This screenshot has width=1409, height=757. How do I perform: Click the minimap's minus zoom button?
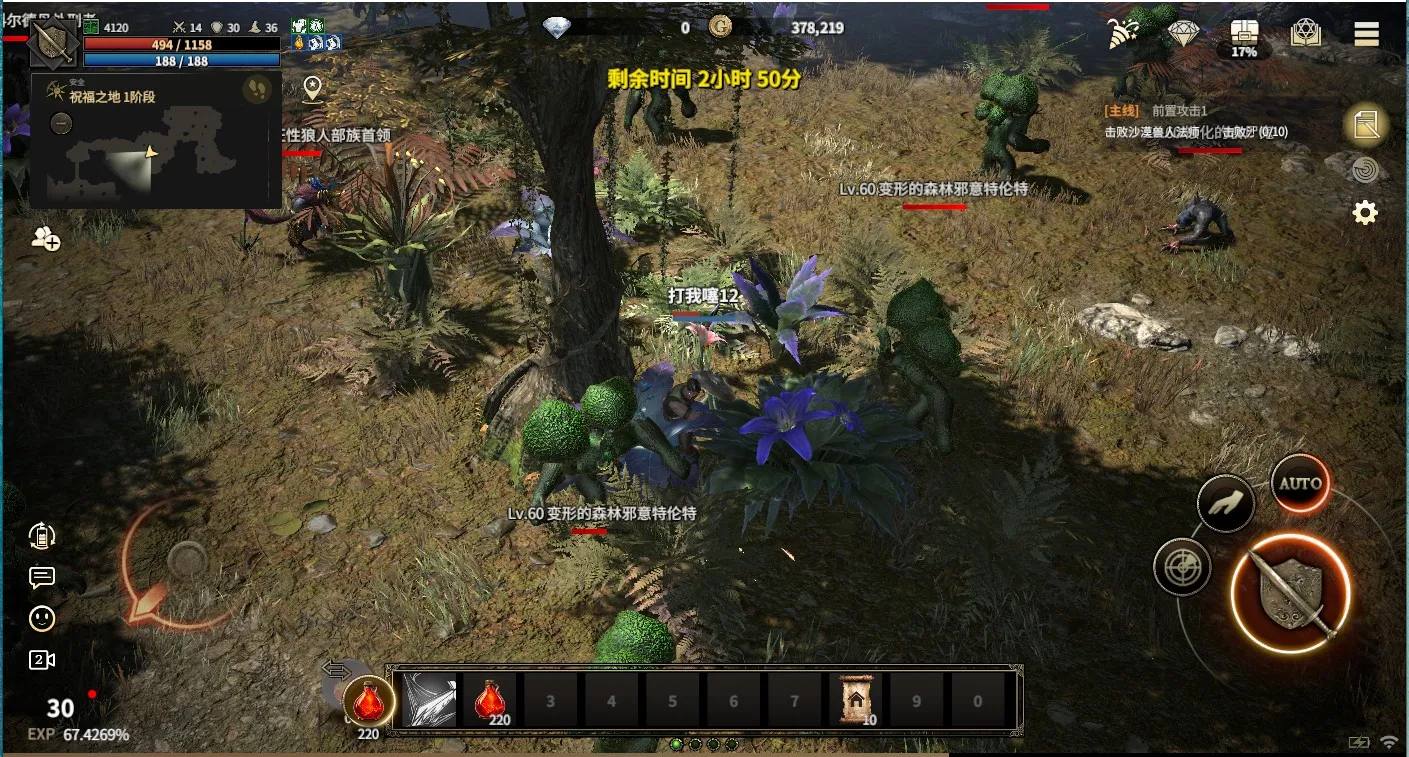[61, 124]
